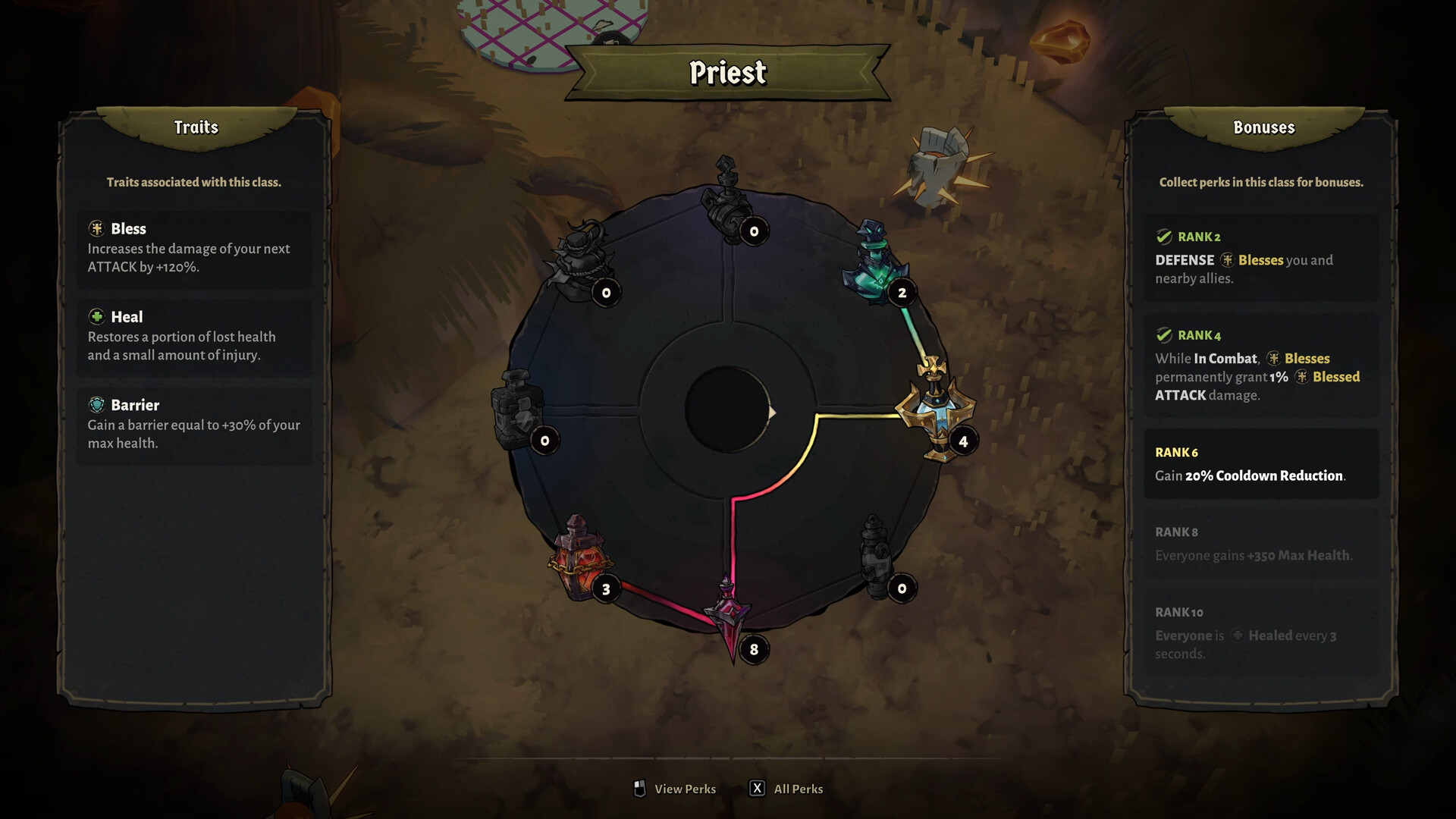Select the Bless trait entry
This screenshot has width=1456, height=819.
194,248
